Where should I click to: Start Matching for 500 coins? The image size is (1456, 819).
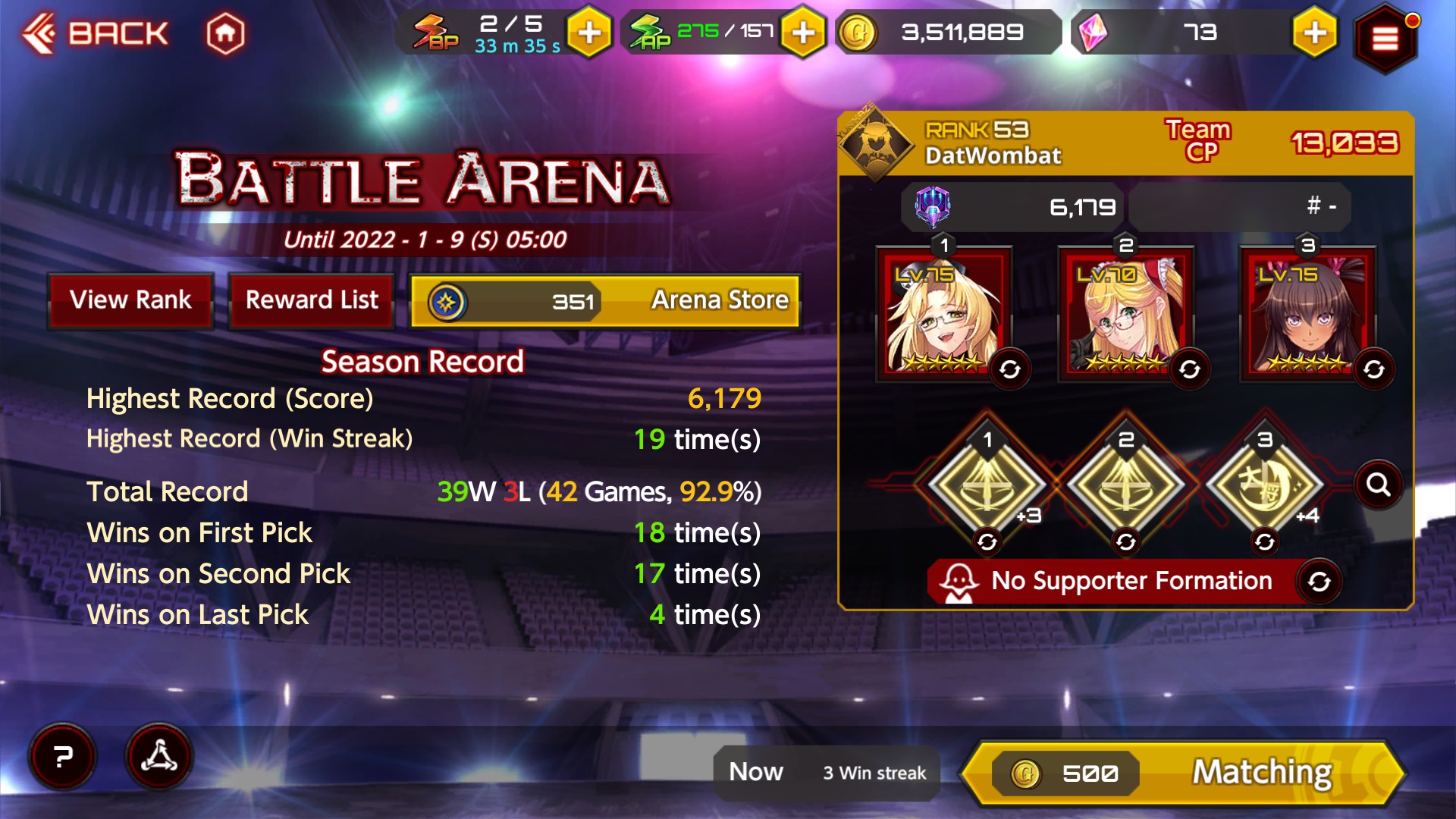coord(1183,773)
